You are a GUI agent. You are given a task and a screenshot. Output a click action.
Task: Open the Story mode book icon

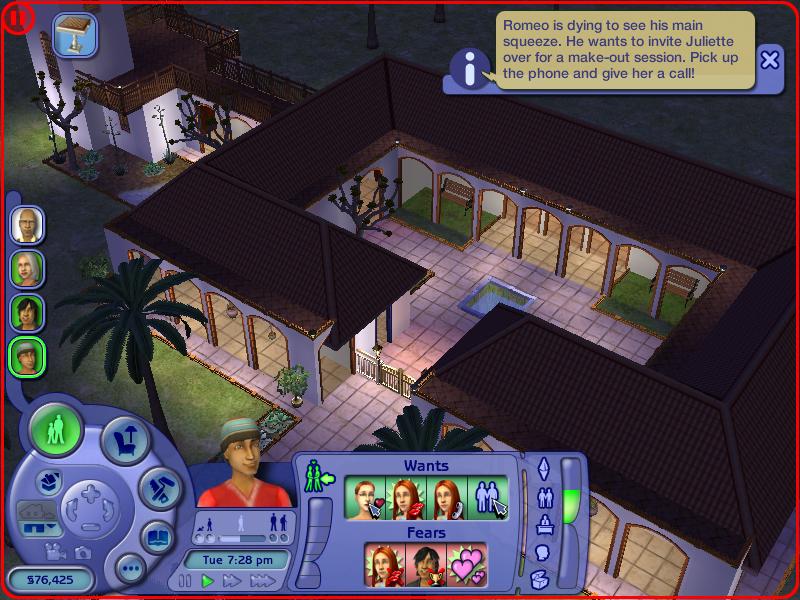point(157,537)
